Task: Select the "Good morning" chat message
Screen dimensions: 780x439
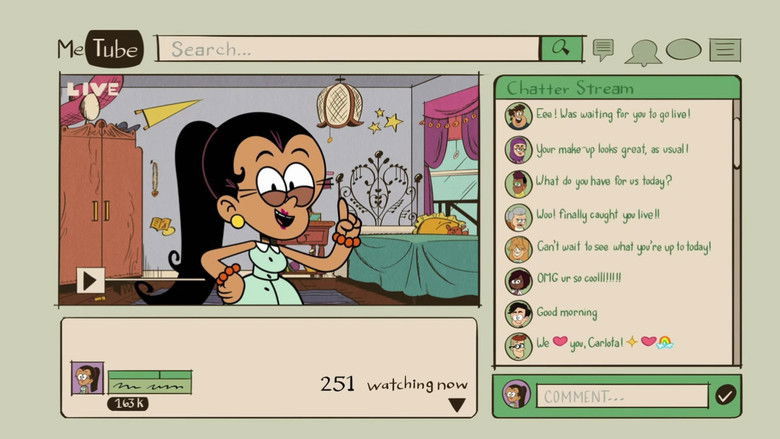Action: tap(567, 312)
